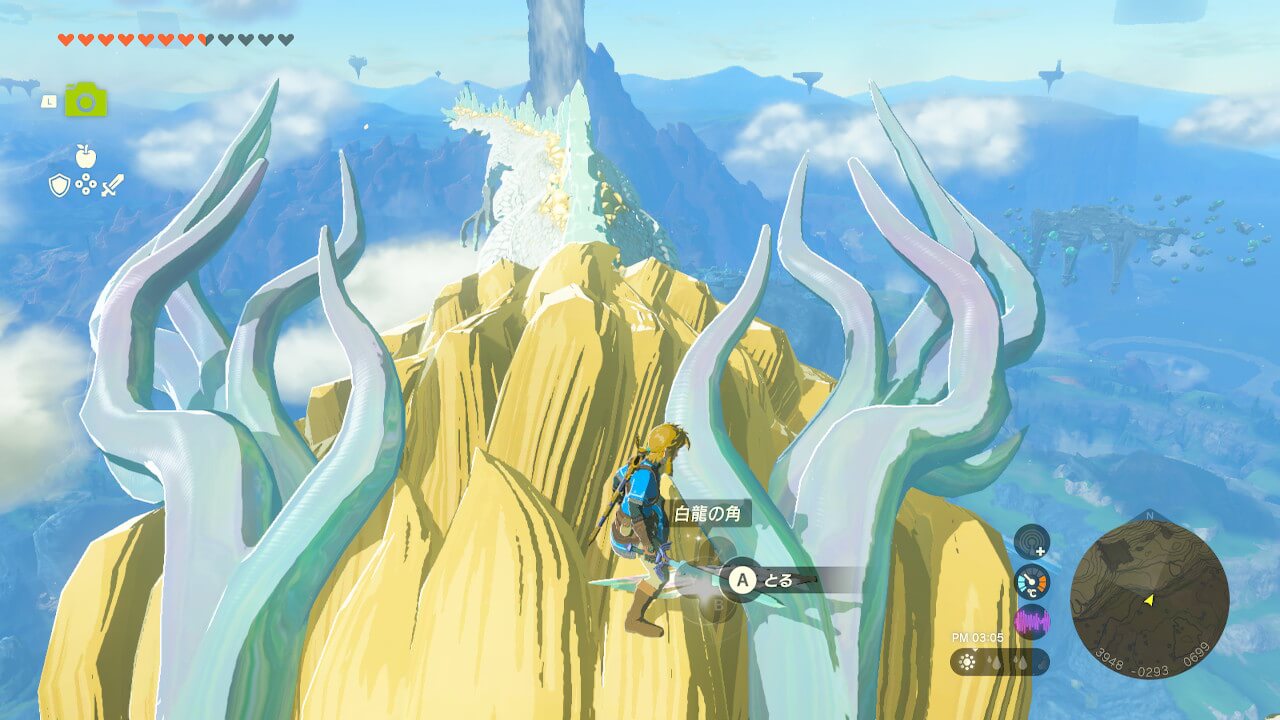Activate the Sensor+ radar icon
The image size is (1280, 720).
[1032, 542]
